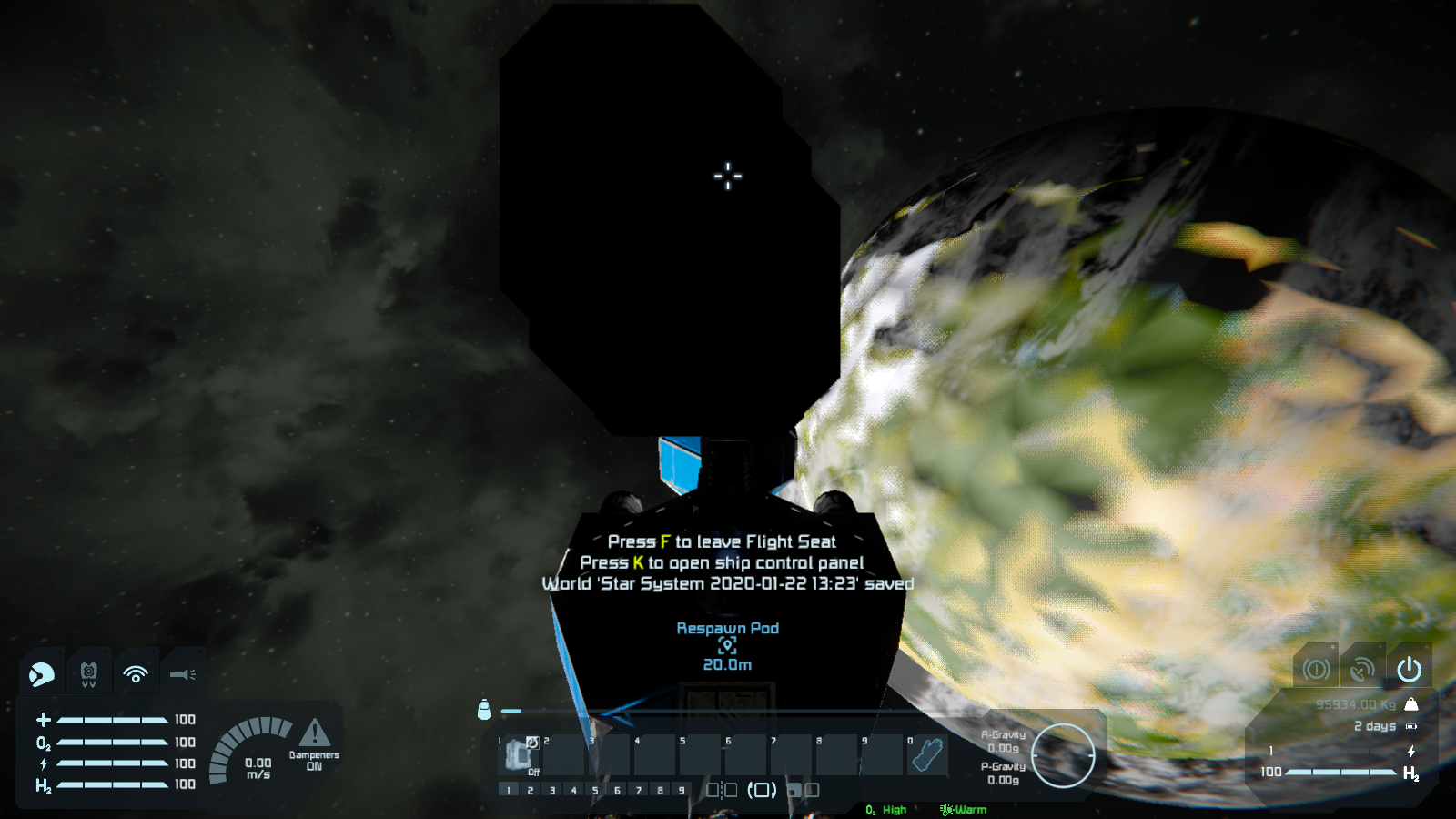Toggle the jetpack icon
This screenshot has height=819, width=1456.
pyautogui.click(x=88, y=674)
